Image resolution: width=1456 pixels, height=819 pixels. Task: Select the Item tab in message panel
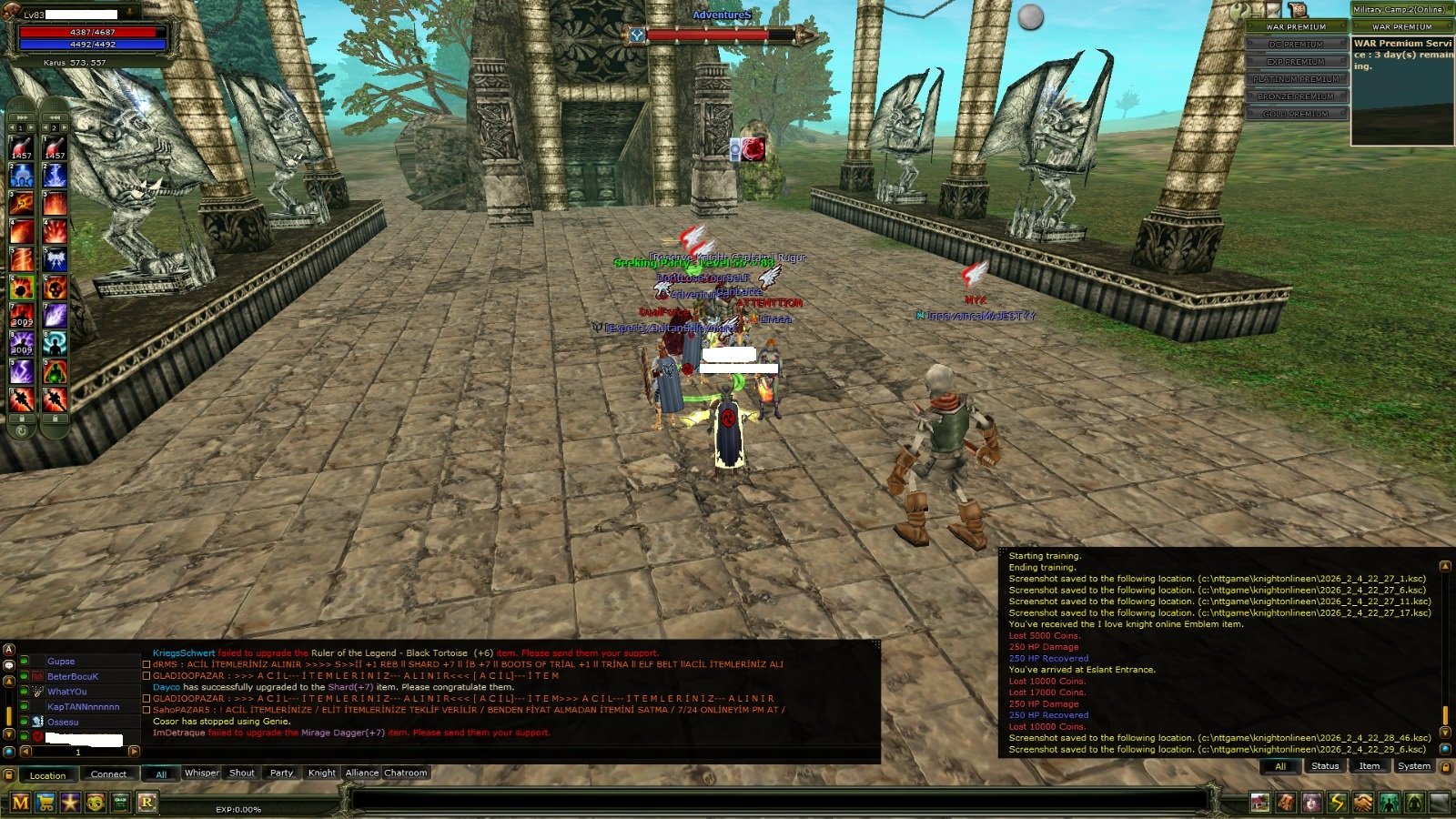click(x=1370, y=765)
